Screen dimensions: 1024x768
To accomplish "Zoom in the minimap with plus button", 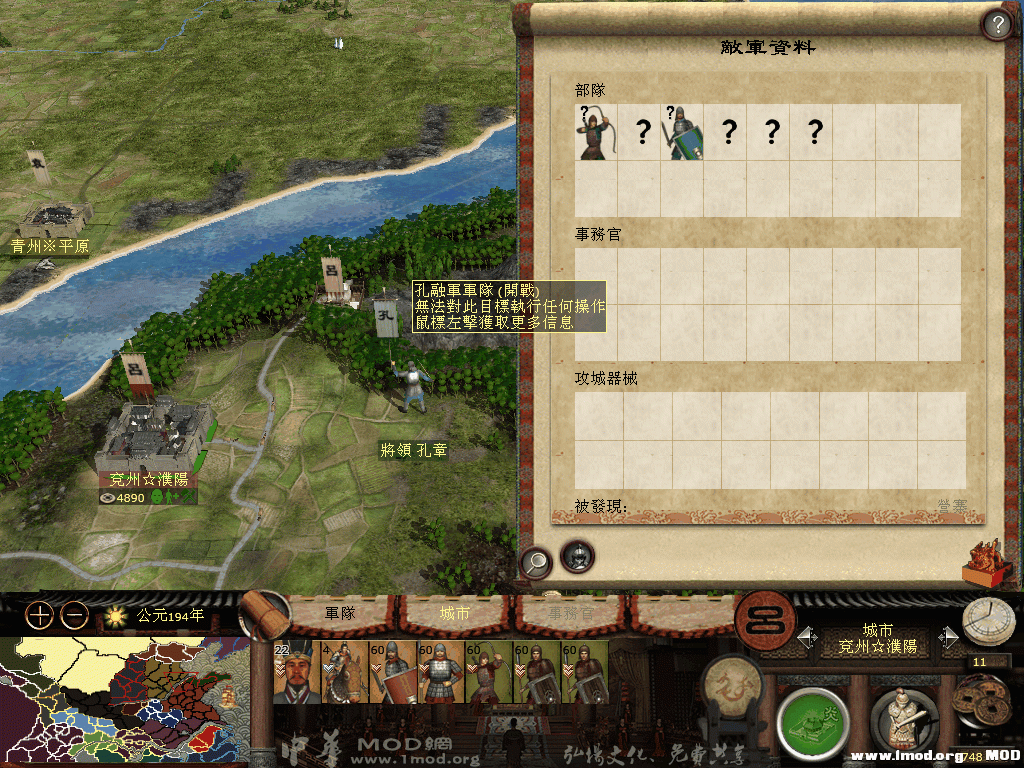I will (x=39, y=615).
